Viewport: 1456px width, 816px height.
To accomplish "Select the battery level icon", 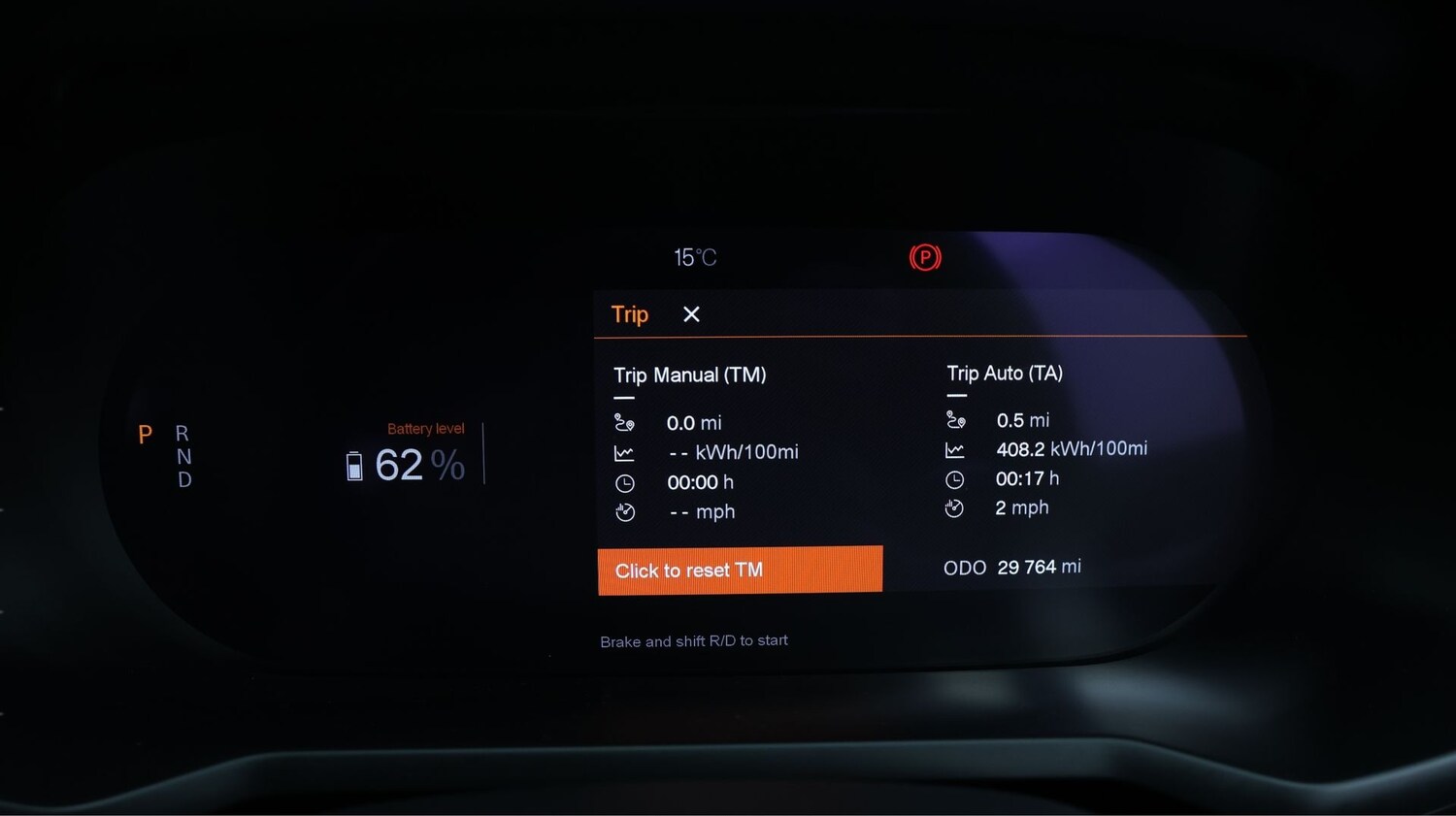I will 354,465.
